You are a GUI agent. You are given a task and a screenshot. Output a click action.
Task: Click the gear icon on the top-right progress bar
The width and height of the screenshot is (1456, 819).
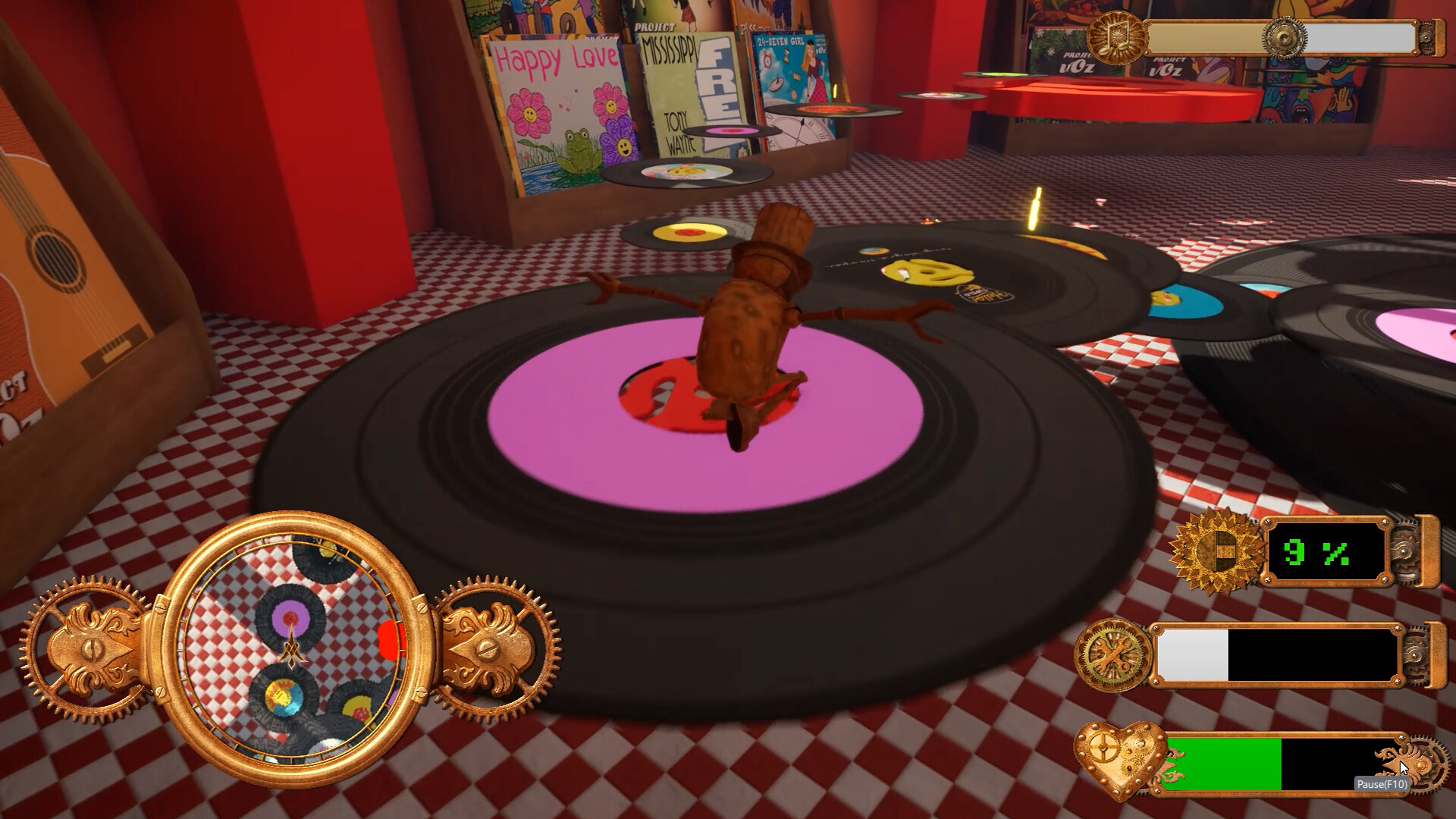pyautogui.click(x=1285, y=37)
